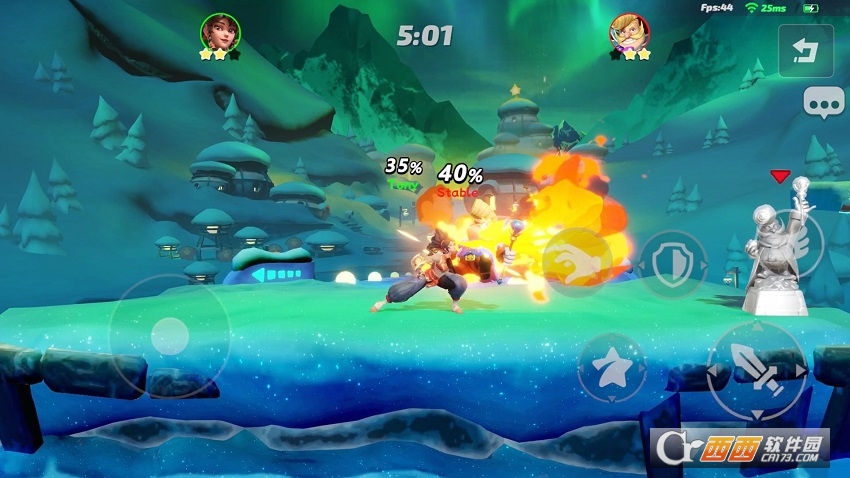Tap the exit arrow button
This screenshot has height=478, width=850.
click(805, 49)
